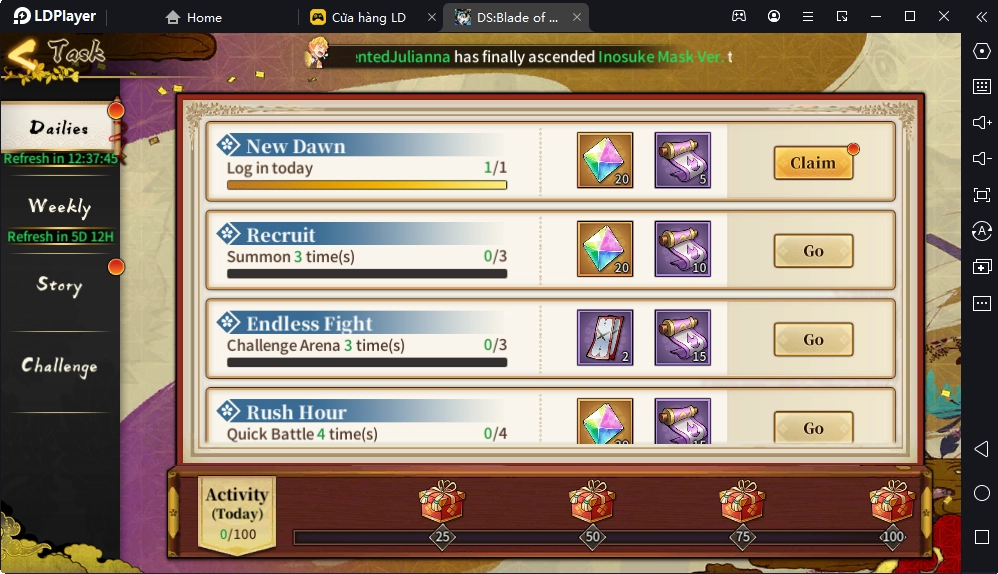Claim the New Dawn login reward
998x574 pixels.
point(813,163)
